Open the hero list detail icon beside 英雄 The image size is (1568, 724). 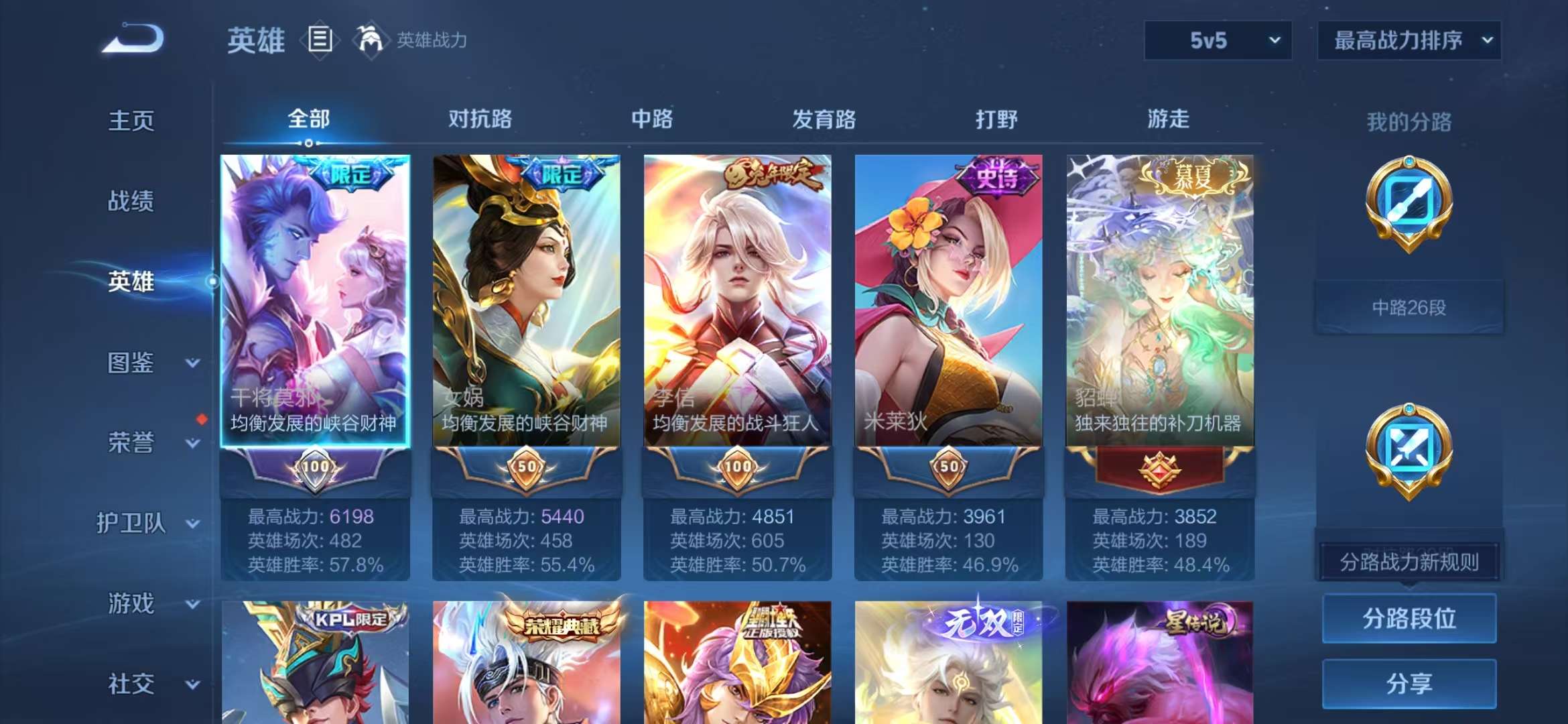coord(320,39)
